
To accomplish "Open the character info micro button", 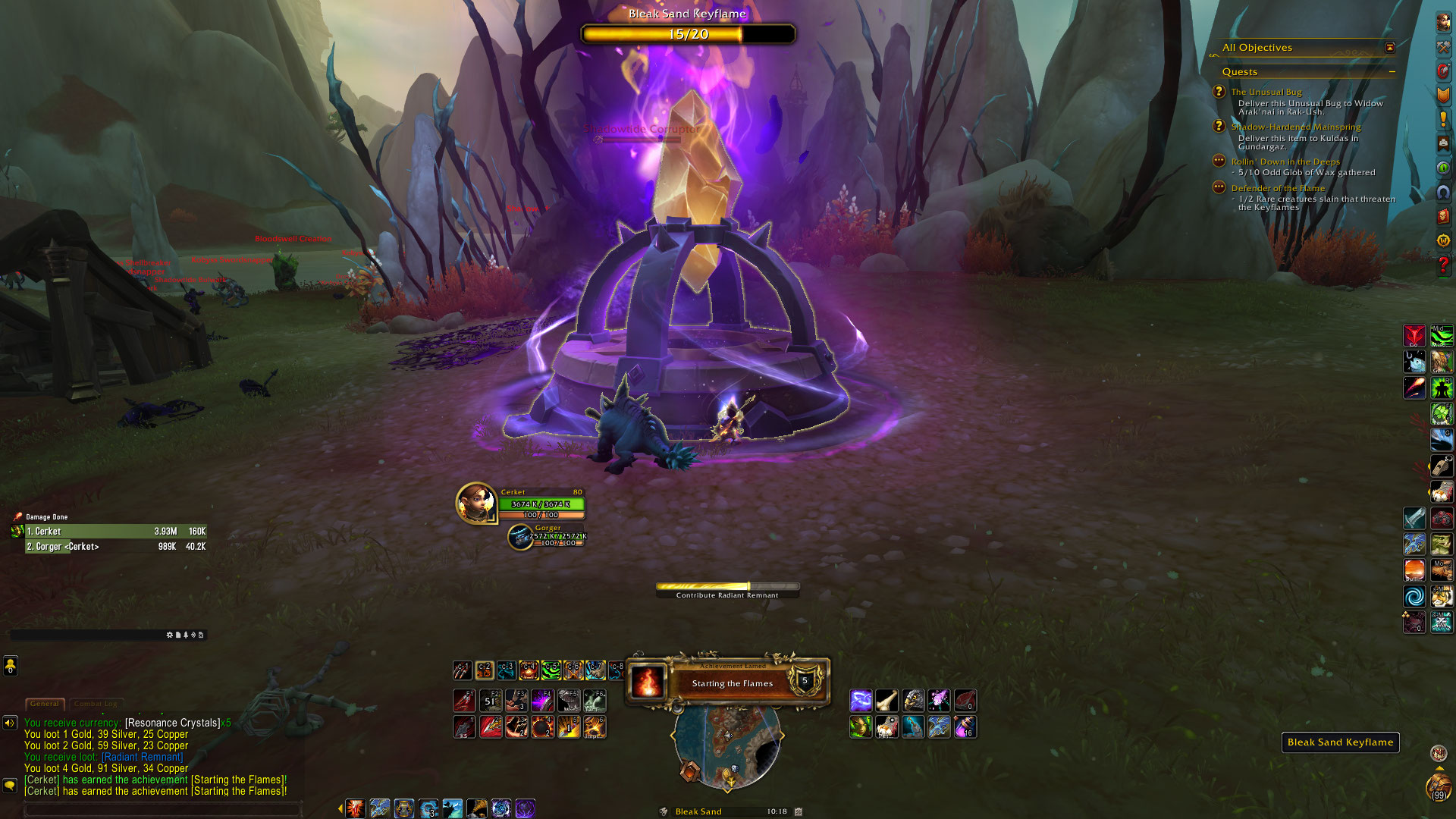I will (x=1443, y=23).
